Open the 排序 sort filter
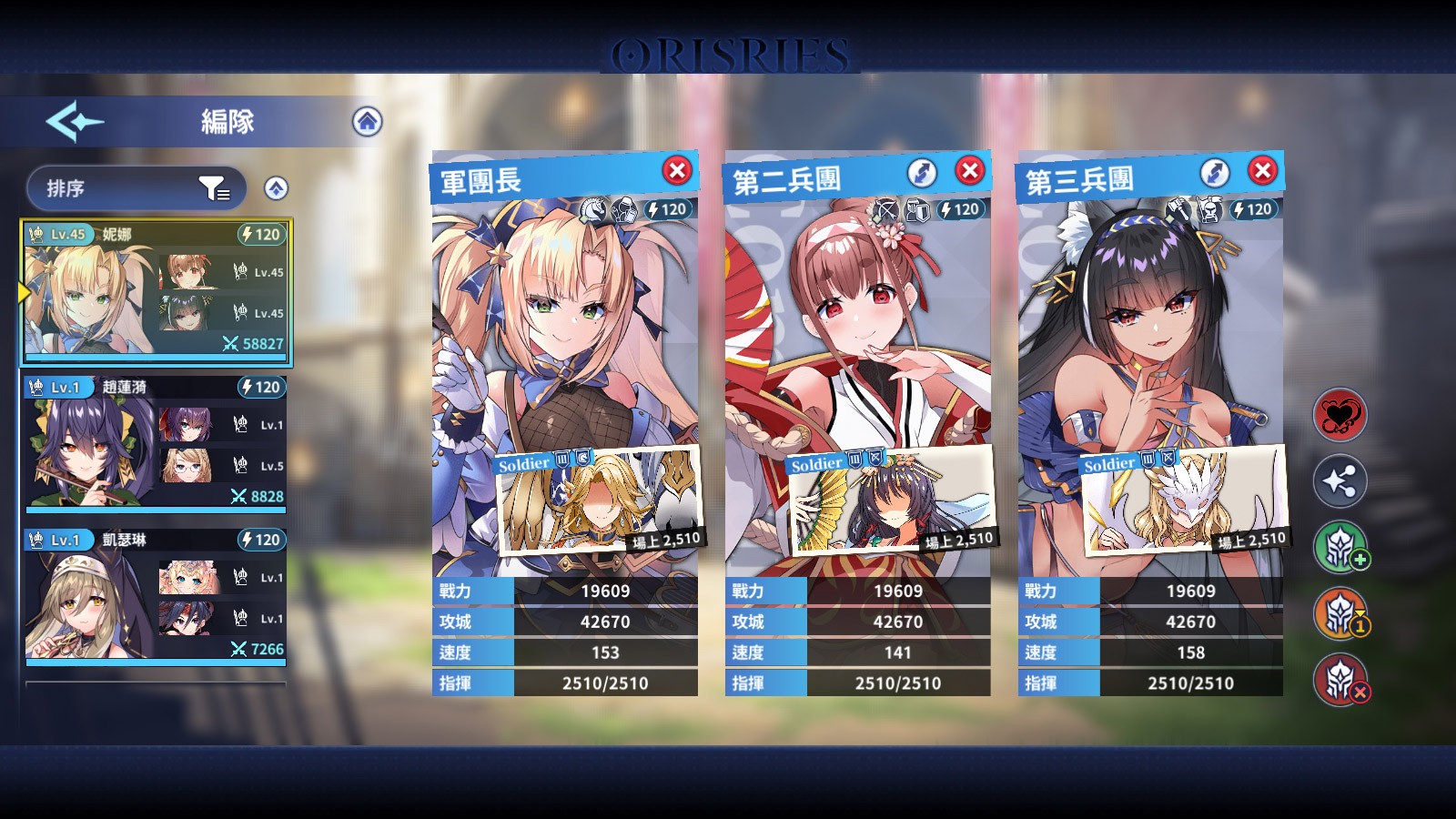1456x819 pixels. click(x=136, y=188)
